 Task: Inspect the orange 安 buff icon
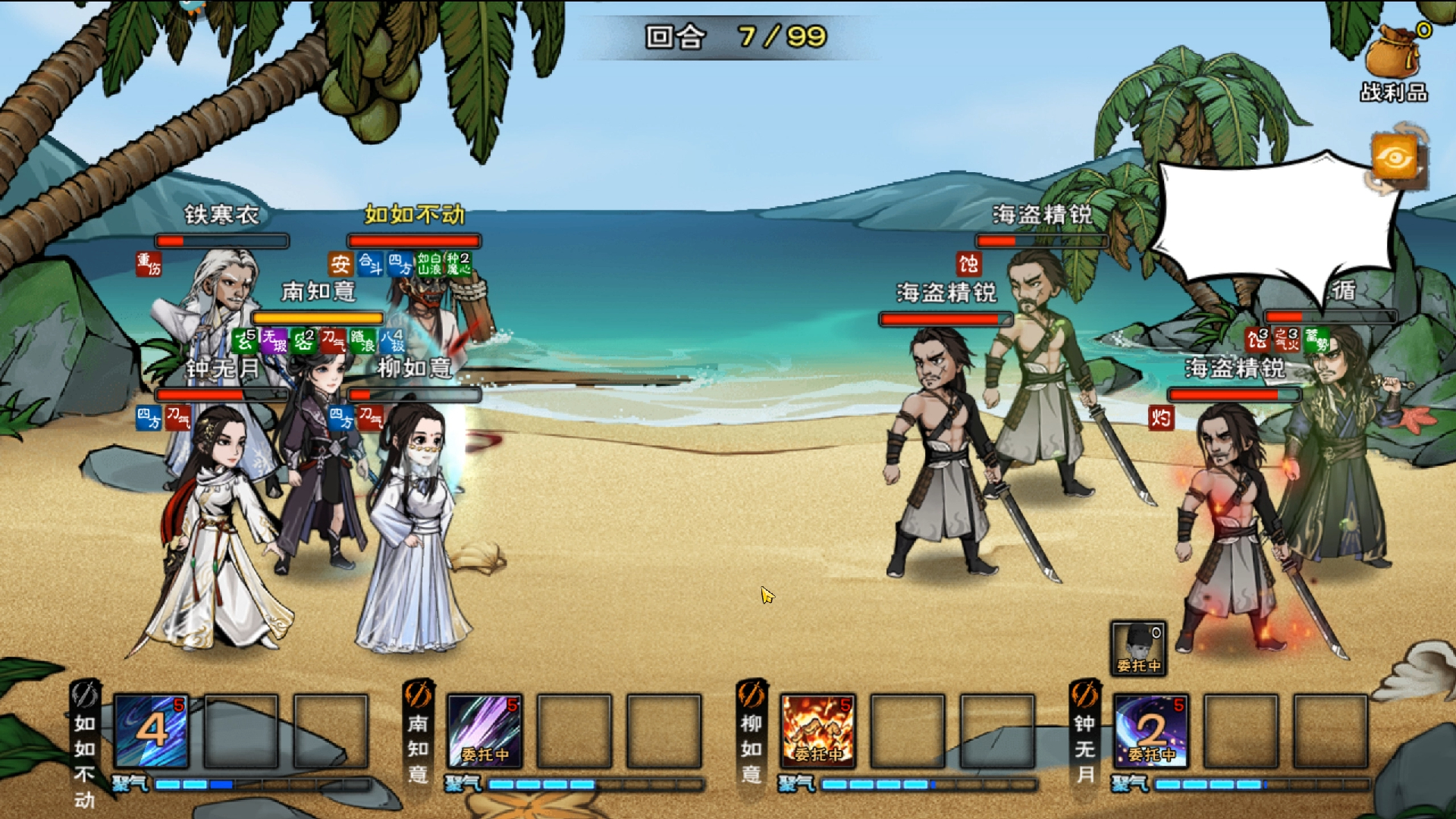pos(340,264)
